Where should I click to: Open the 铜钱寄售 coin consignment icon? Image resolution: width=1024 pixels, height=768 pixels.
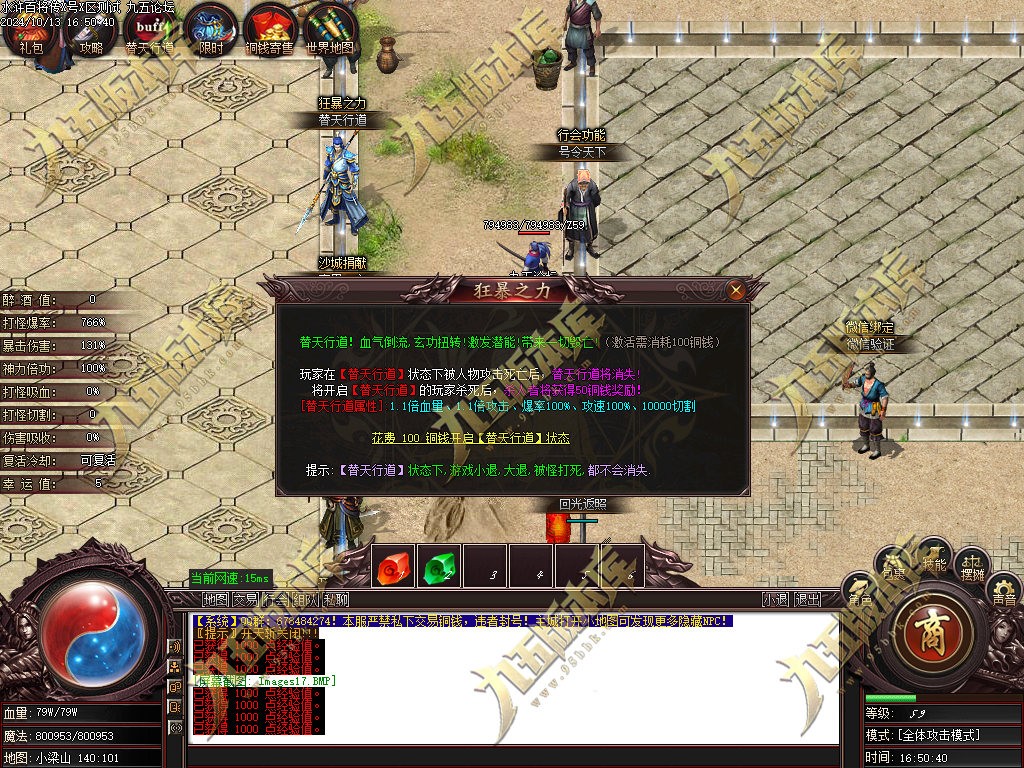(270, 30)
